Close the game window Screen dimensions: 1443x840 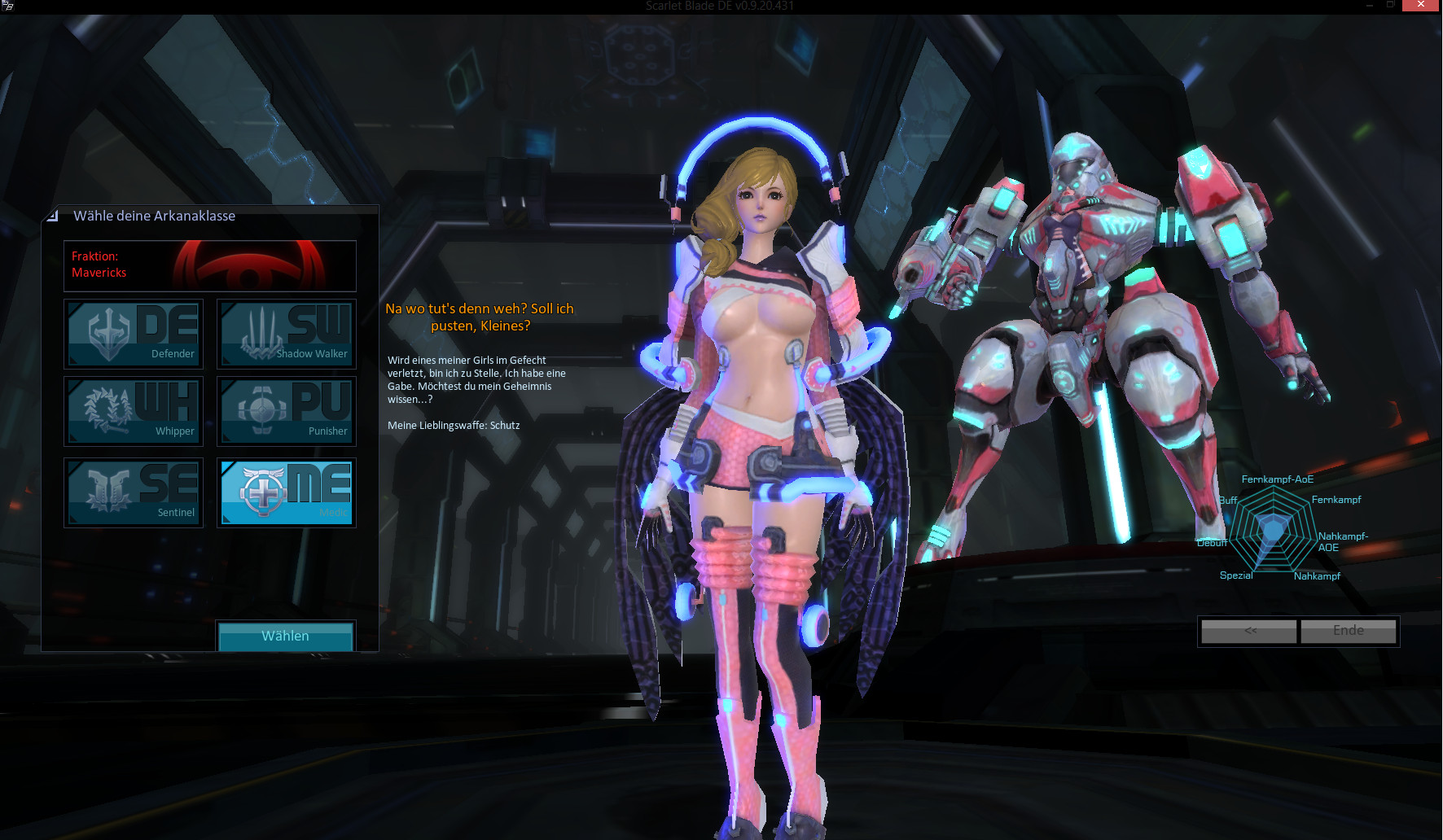(1420, 5)
